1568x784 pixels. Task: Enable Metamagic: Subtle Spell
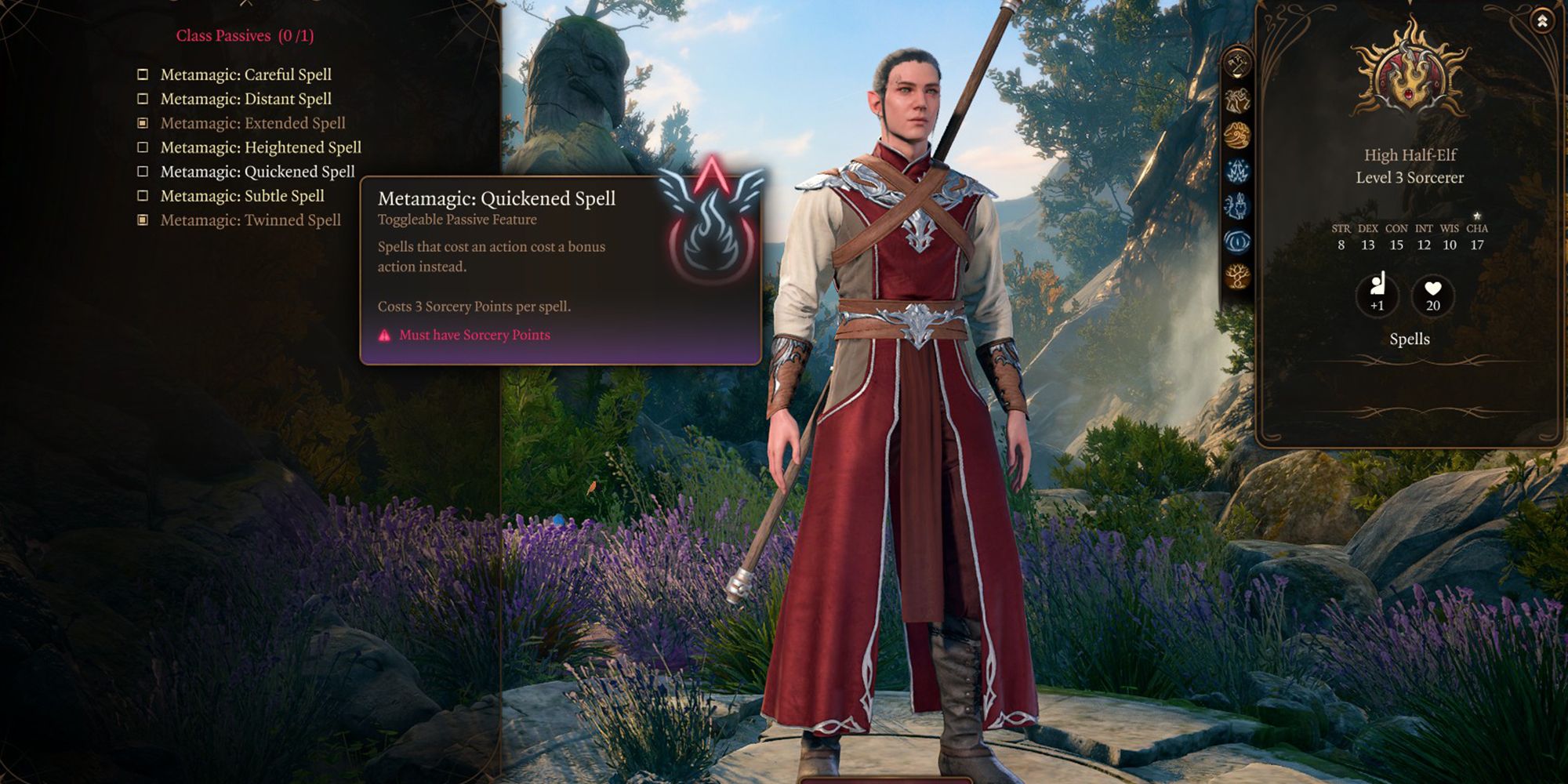pos(143,196)
